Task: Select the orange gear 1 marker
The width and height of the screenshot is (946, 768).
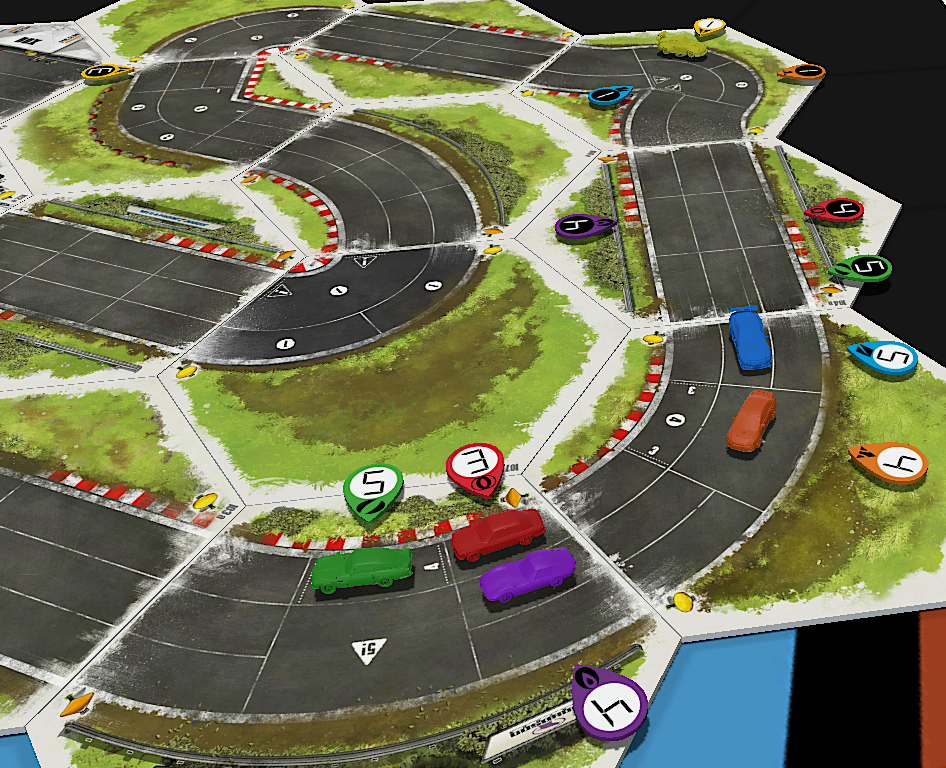Action: click(x=802, y=71)
